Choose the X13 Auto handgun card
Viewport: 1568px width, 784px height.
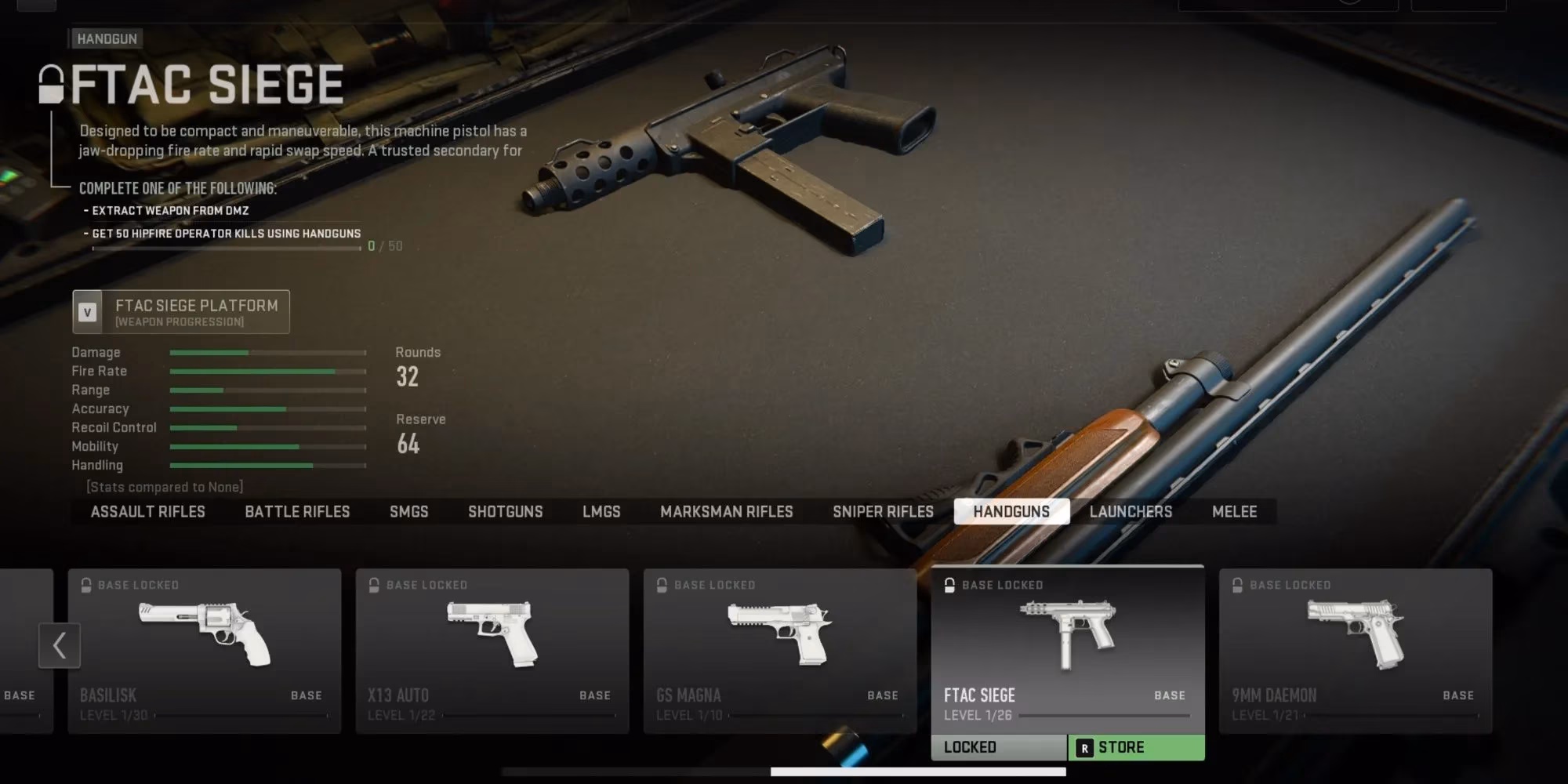click(492, 651)
